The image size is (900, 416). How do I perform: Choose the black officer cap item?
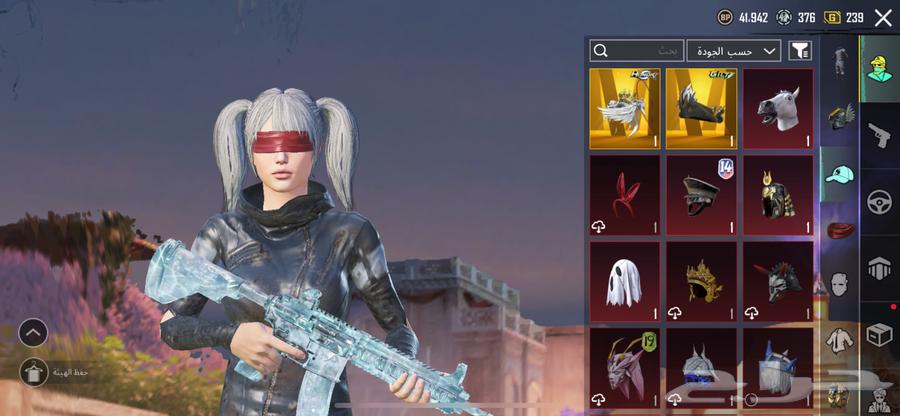coord(701,194)
